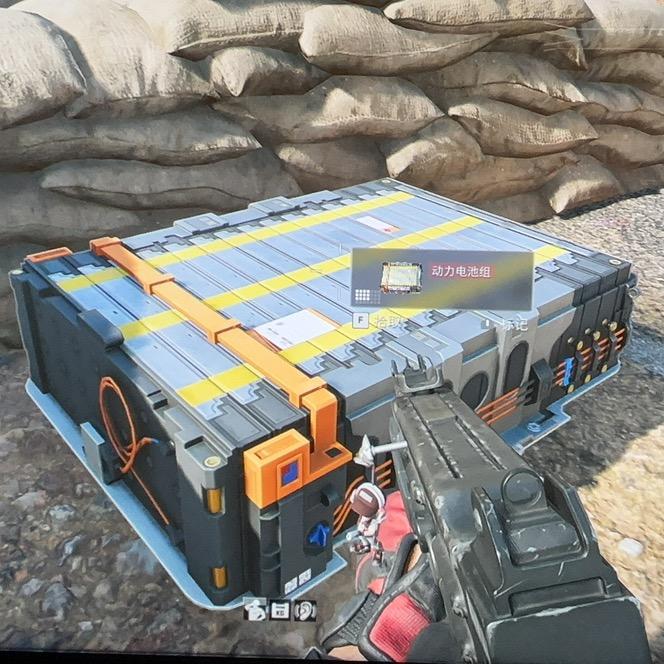Click the 动力电池组 item name label

[x=462, y=270]
